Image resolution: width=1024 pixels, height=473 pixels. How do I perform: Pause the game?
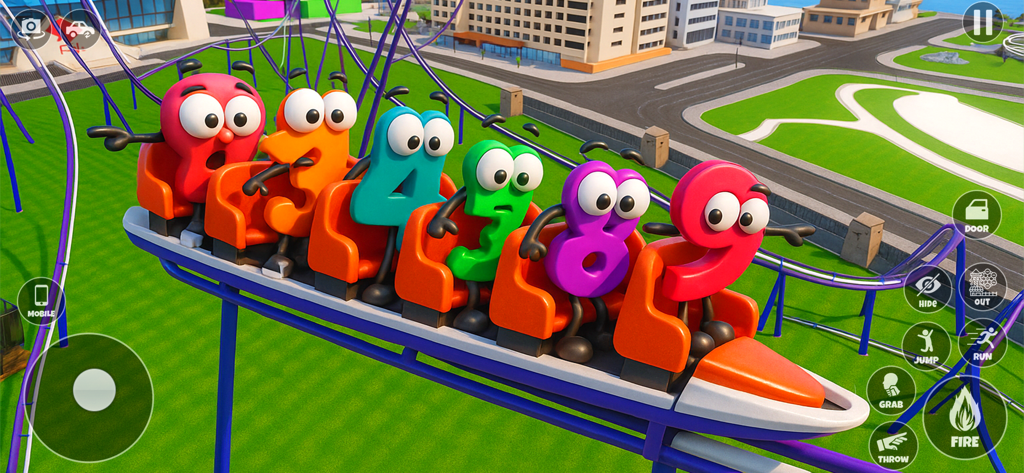pyautogui.click(x=982, y=22)
